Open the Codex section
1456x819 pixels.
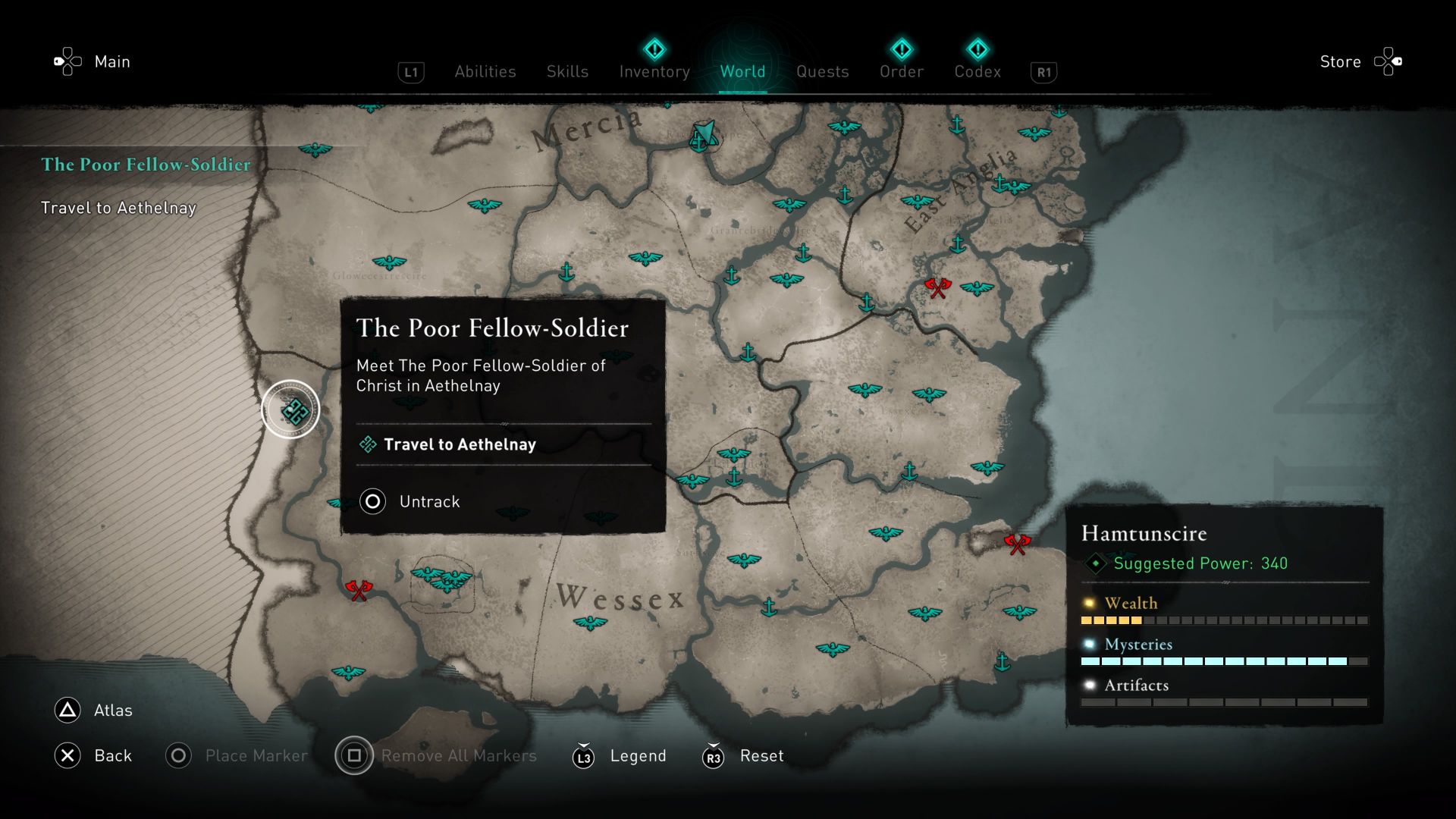pyautogui.click(x=978, y=71)
